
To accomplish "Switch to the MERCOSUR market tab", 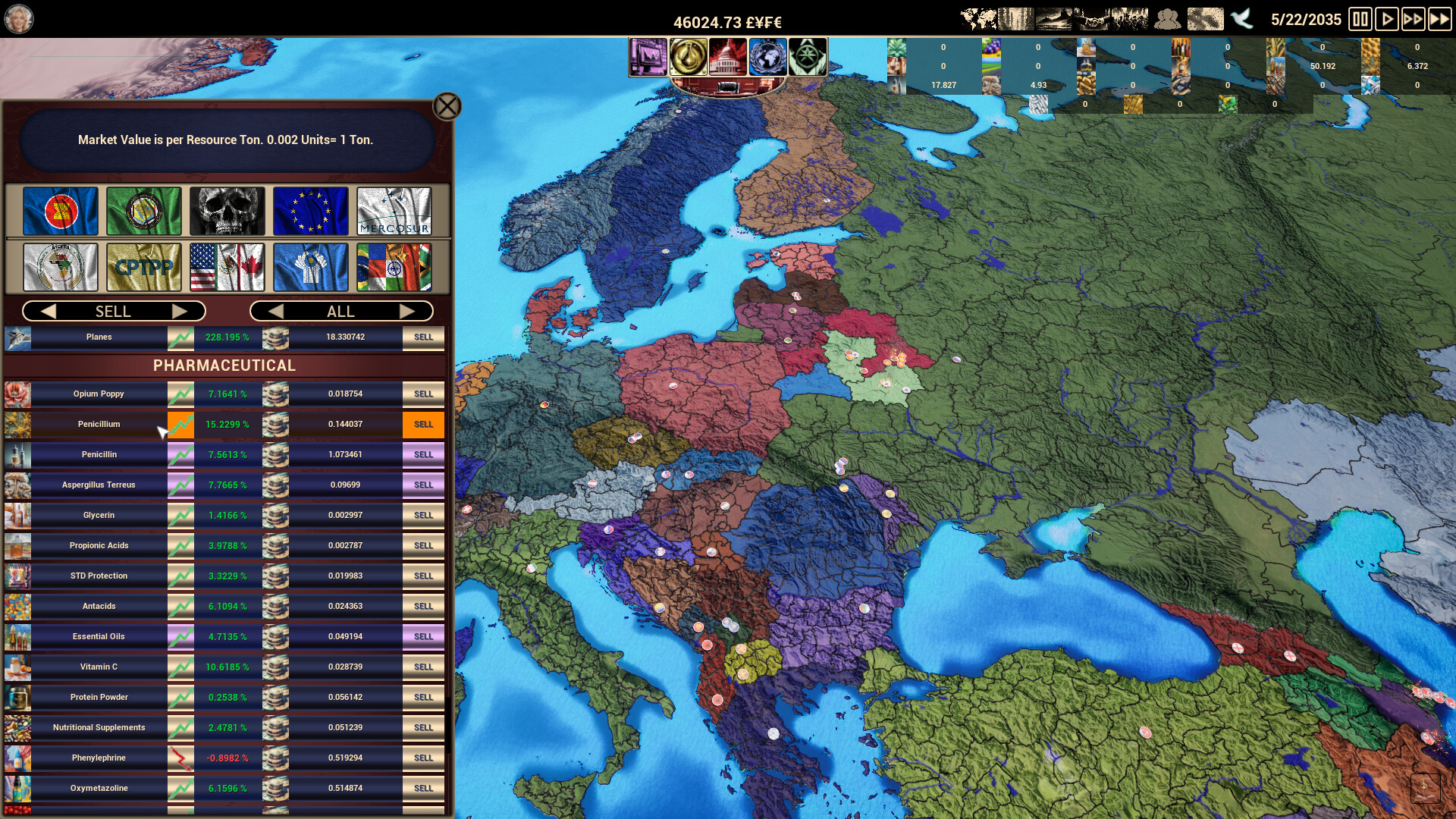I will click(394, 212).
